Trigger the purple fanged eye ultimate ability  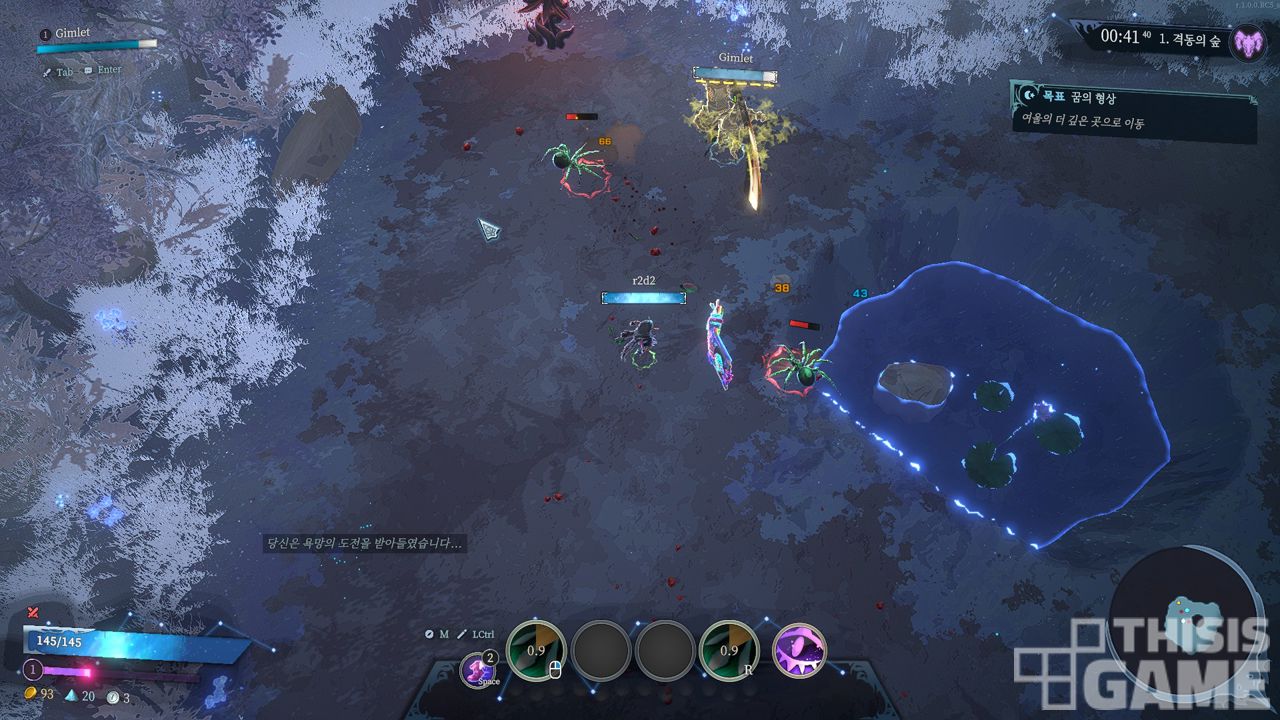point(800,650)
